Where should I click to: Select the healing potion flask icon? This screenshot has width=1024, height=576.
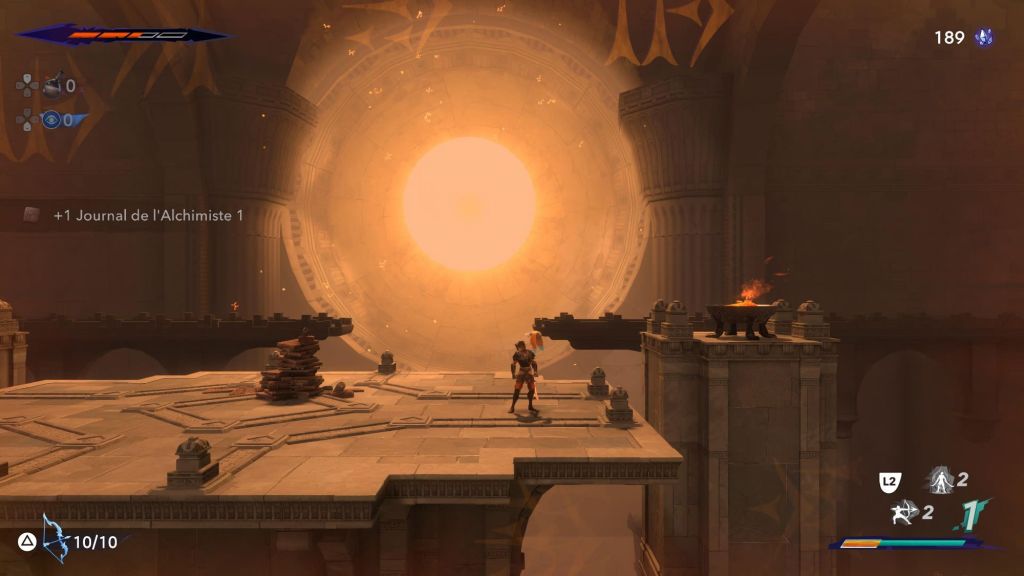[x=51, y=86]
